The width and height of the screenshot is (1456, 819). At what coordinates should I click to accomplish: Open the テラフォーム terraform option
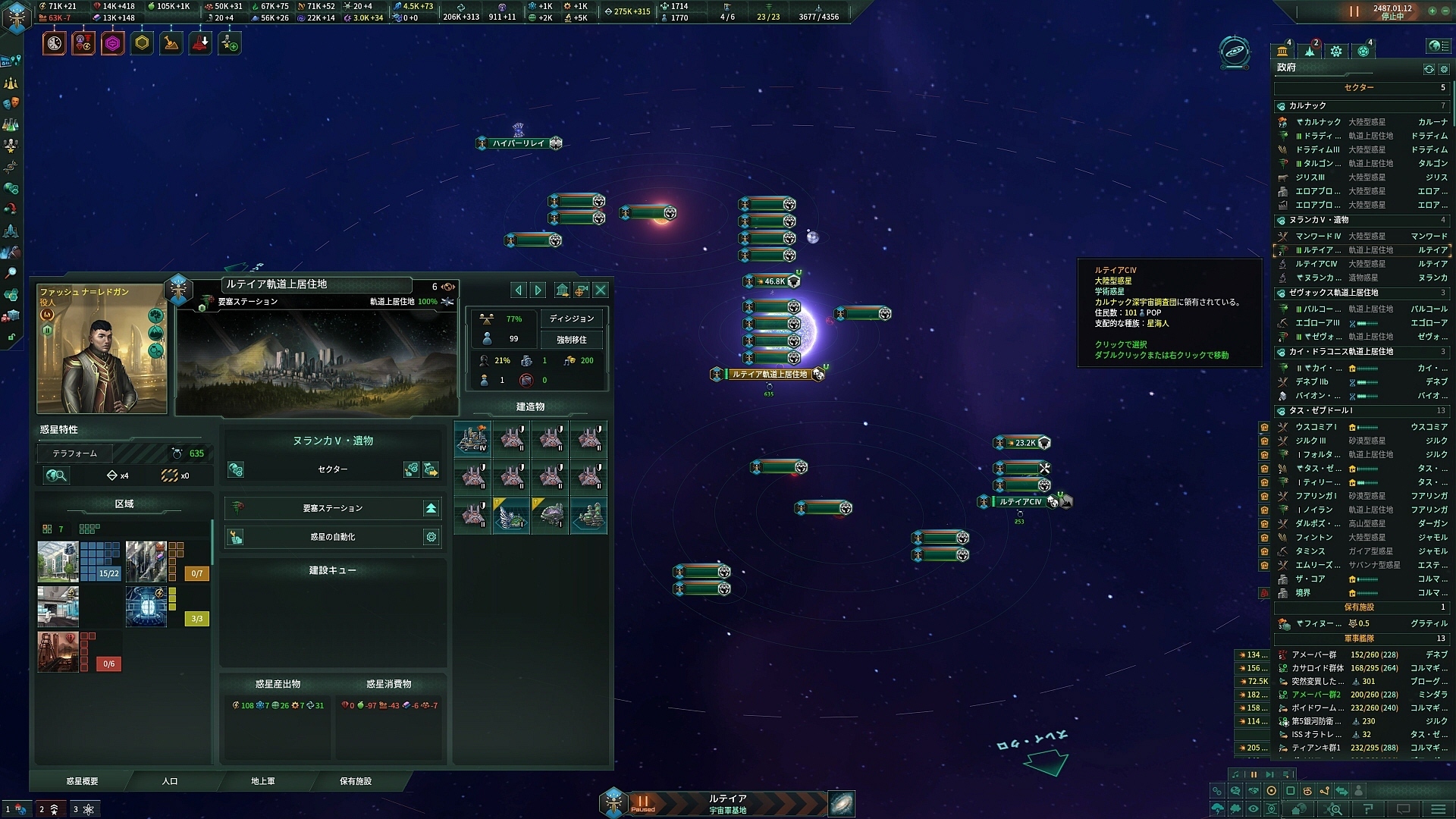pos(75,453)
